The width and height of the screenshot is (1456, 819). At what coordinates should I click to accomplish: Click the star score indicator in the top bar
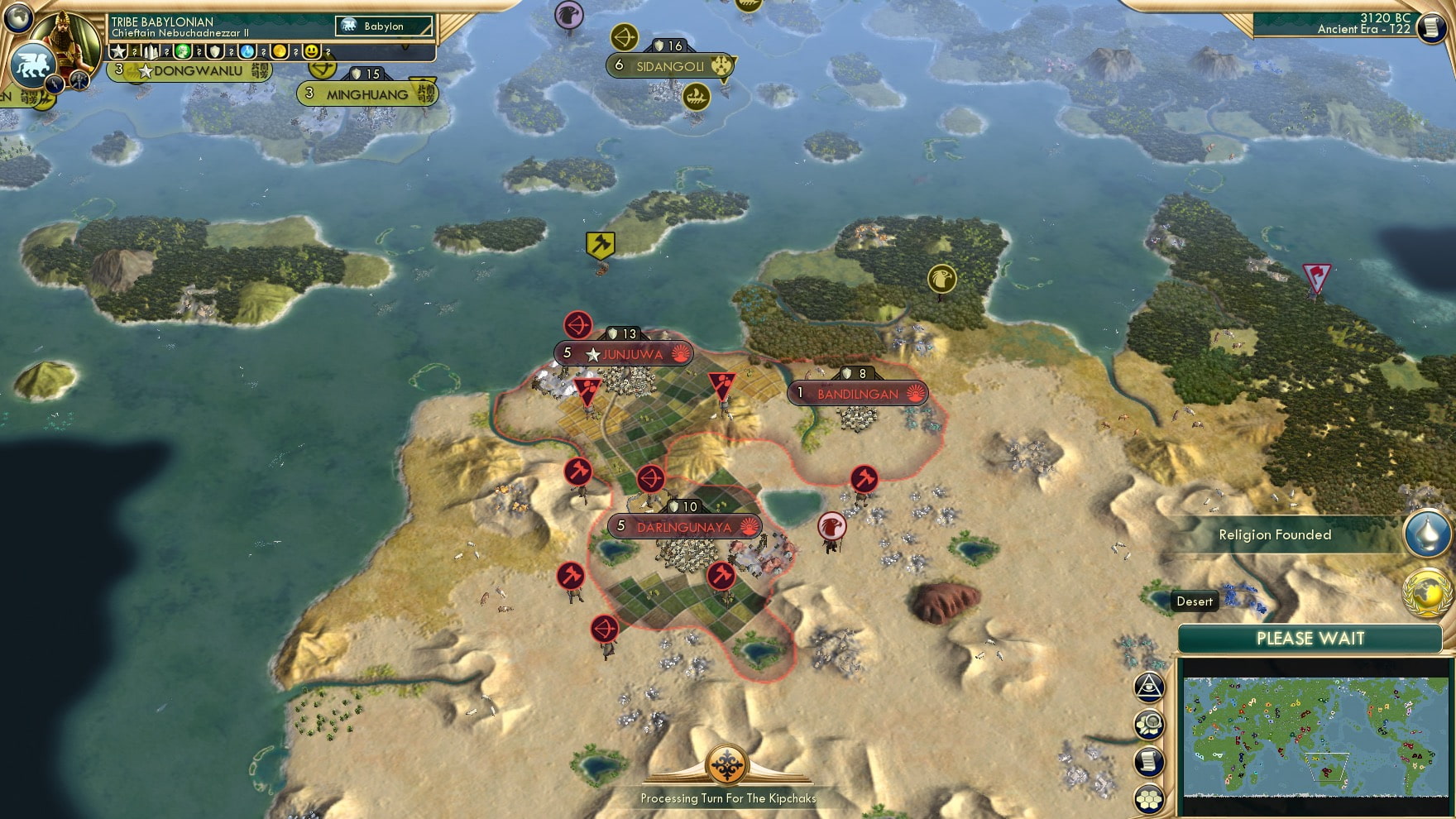click(x=117, y=51)
